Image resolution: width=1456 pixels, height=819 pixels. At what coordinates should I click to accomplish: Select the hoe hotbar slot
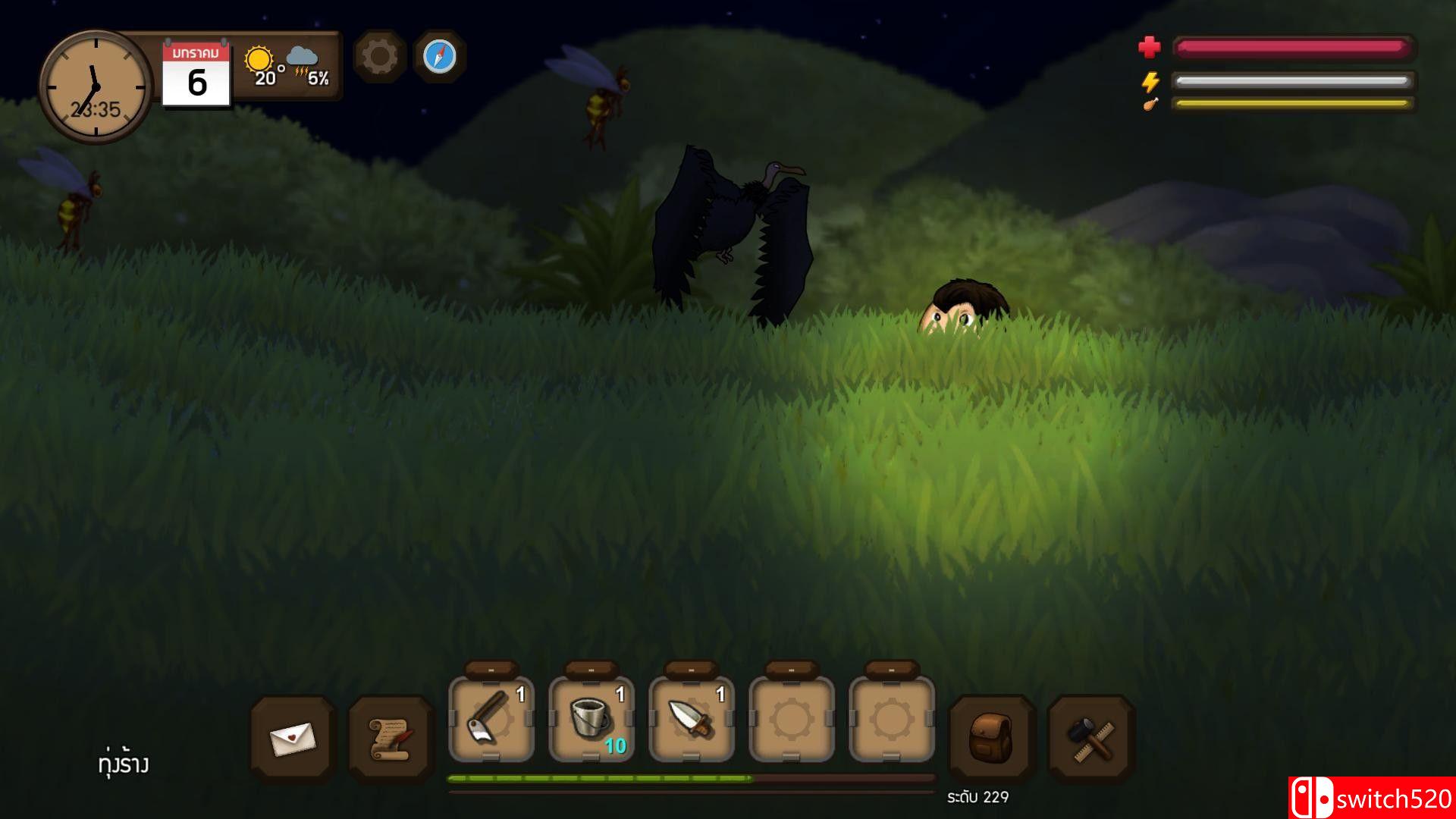point(491,719)
